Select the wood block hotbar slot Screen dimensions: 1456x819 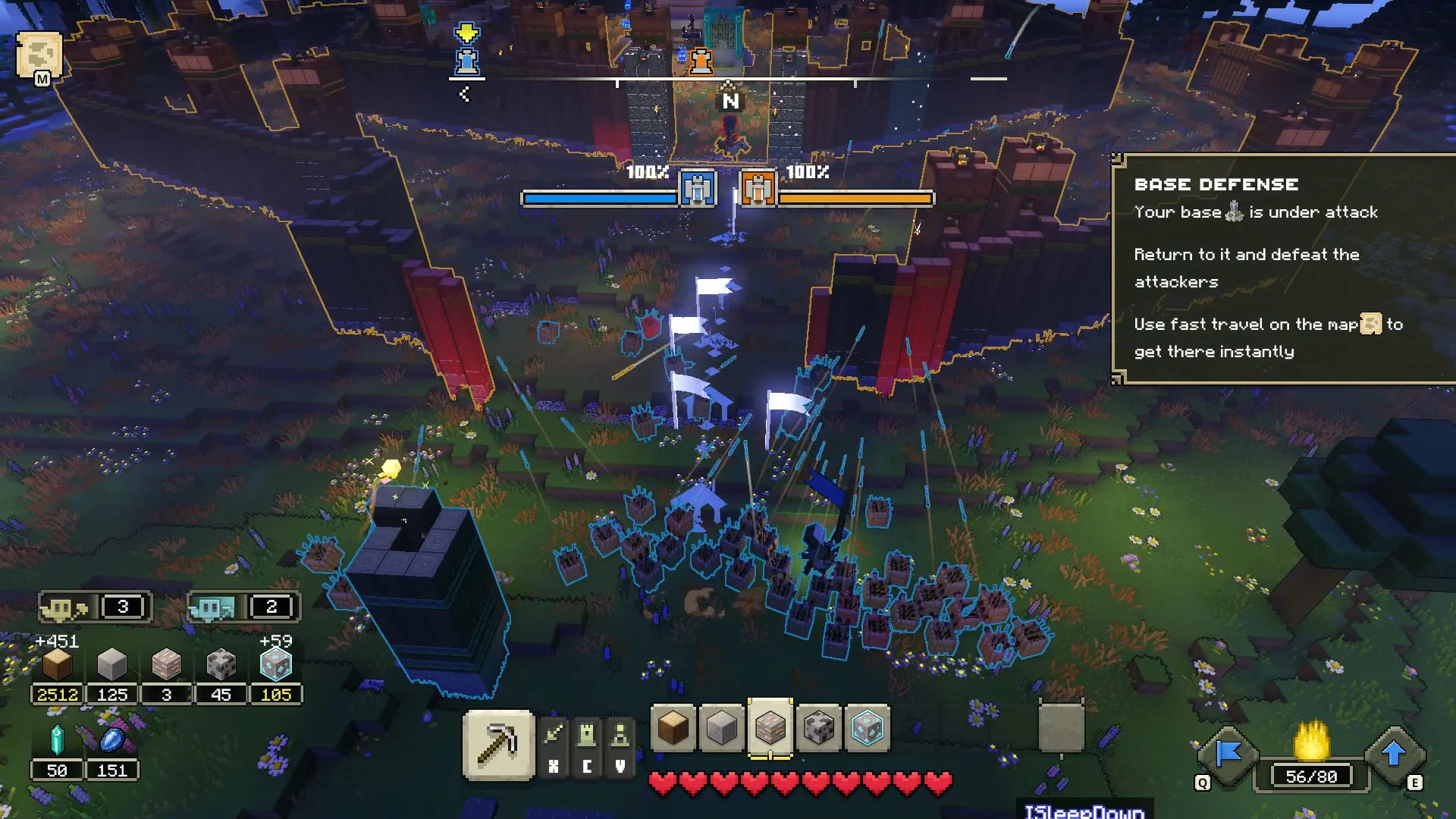coord(673,728)
